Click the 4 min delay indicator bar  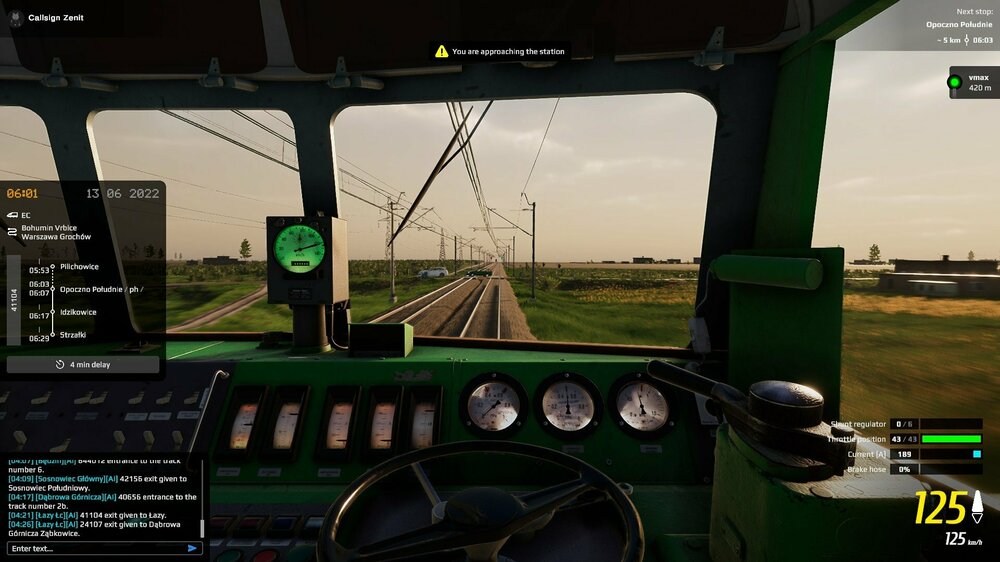click(x=83, y=365)
